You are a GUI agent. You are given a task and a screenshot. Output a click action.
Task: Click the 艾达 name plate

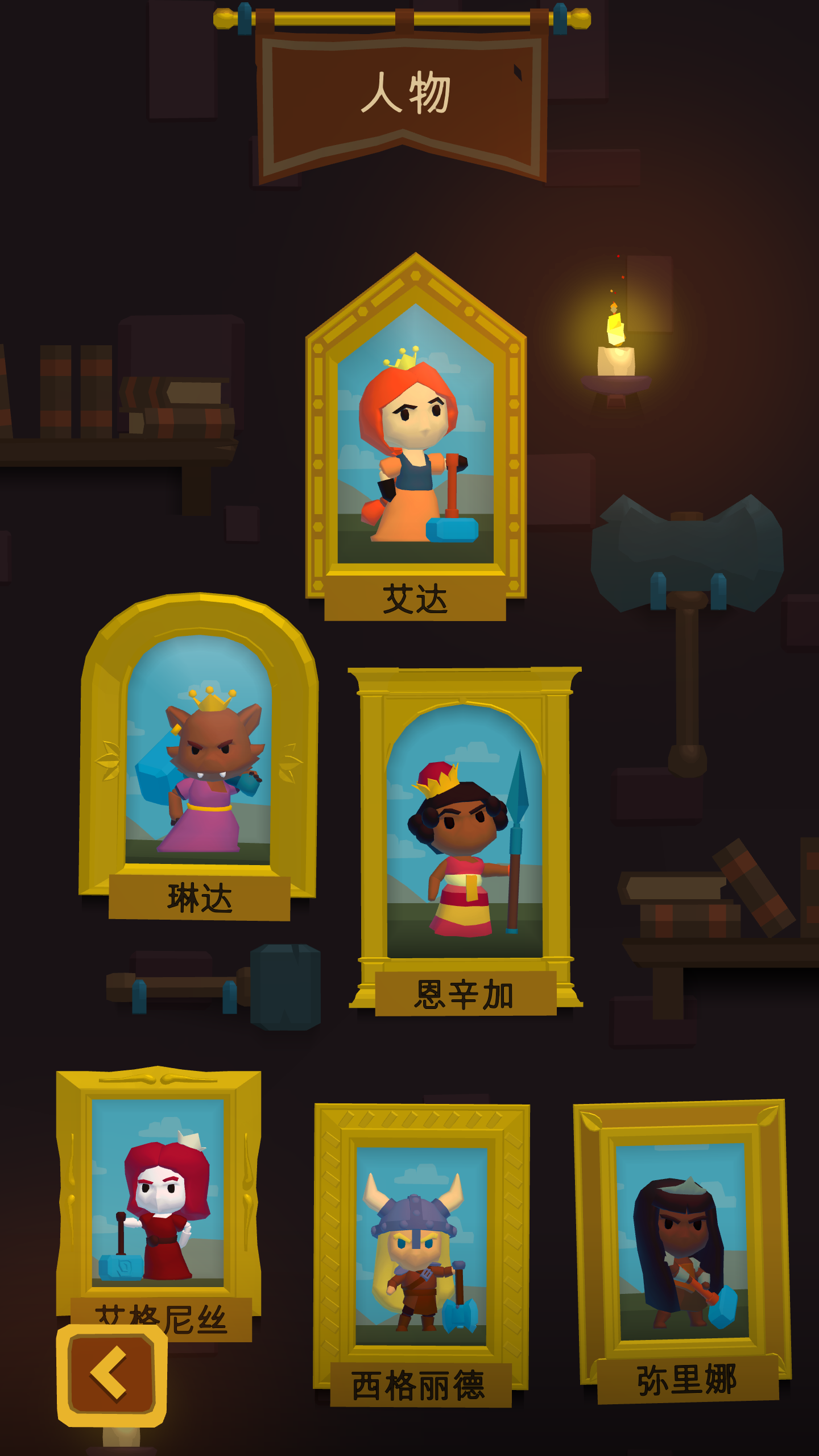tap(416, 599)
